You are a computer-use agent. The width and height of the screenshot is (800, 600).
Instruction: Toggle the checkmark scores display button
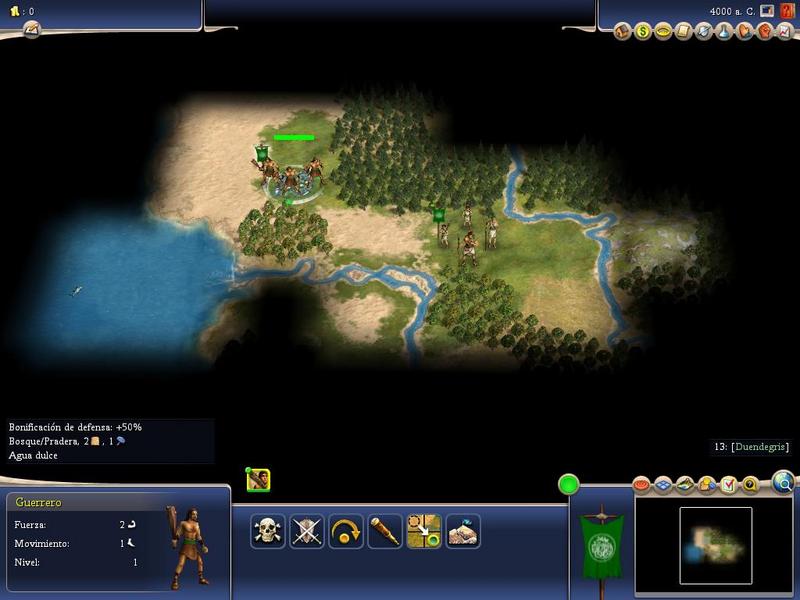[x=728, y=485]
